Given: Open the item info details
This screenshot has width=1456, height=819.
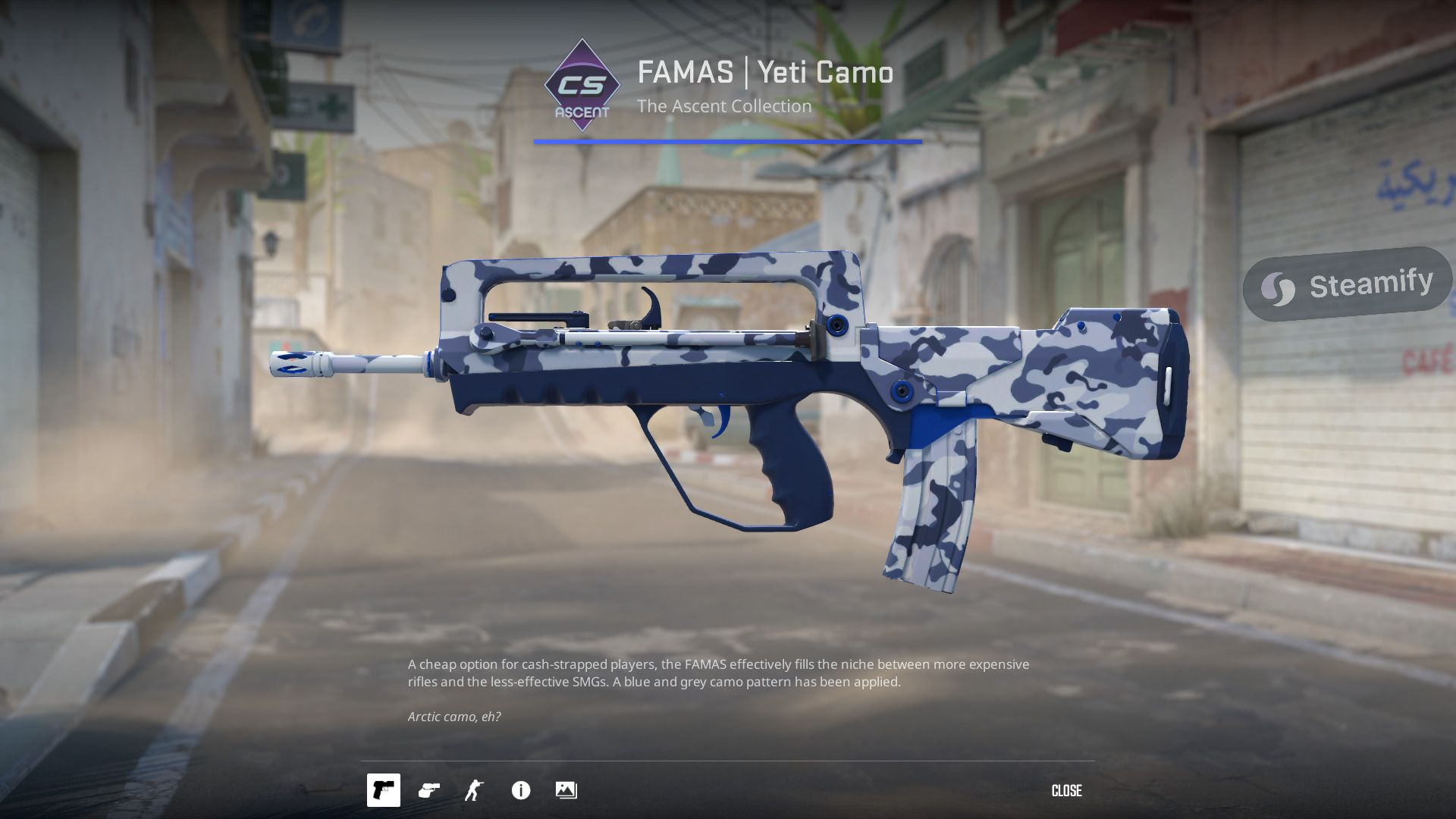Looking at the screenshot, I should (521, 790).
